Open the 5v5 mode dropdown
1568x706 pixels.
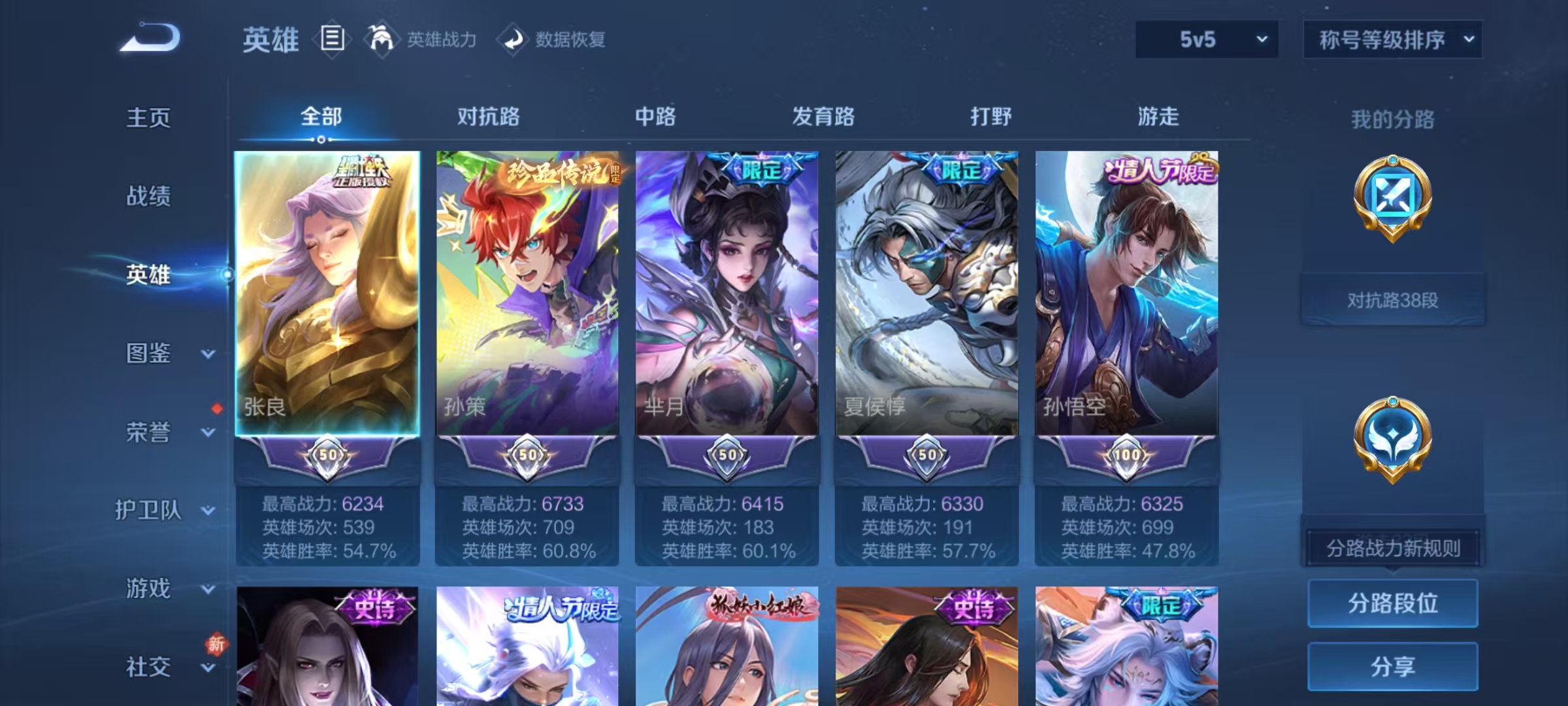click(1205, 40)
